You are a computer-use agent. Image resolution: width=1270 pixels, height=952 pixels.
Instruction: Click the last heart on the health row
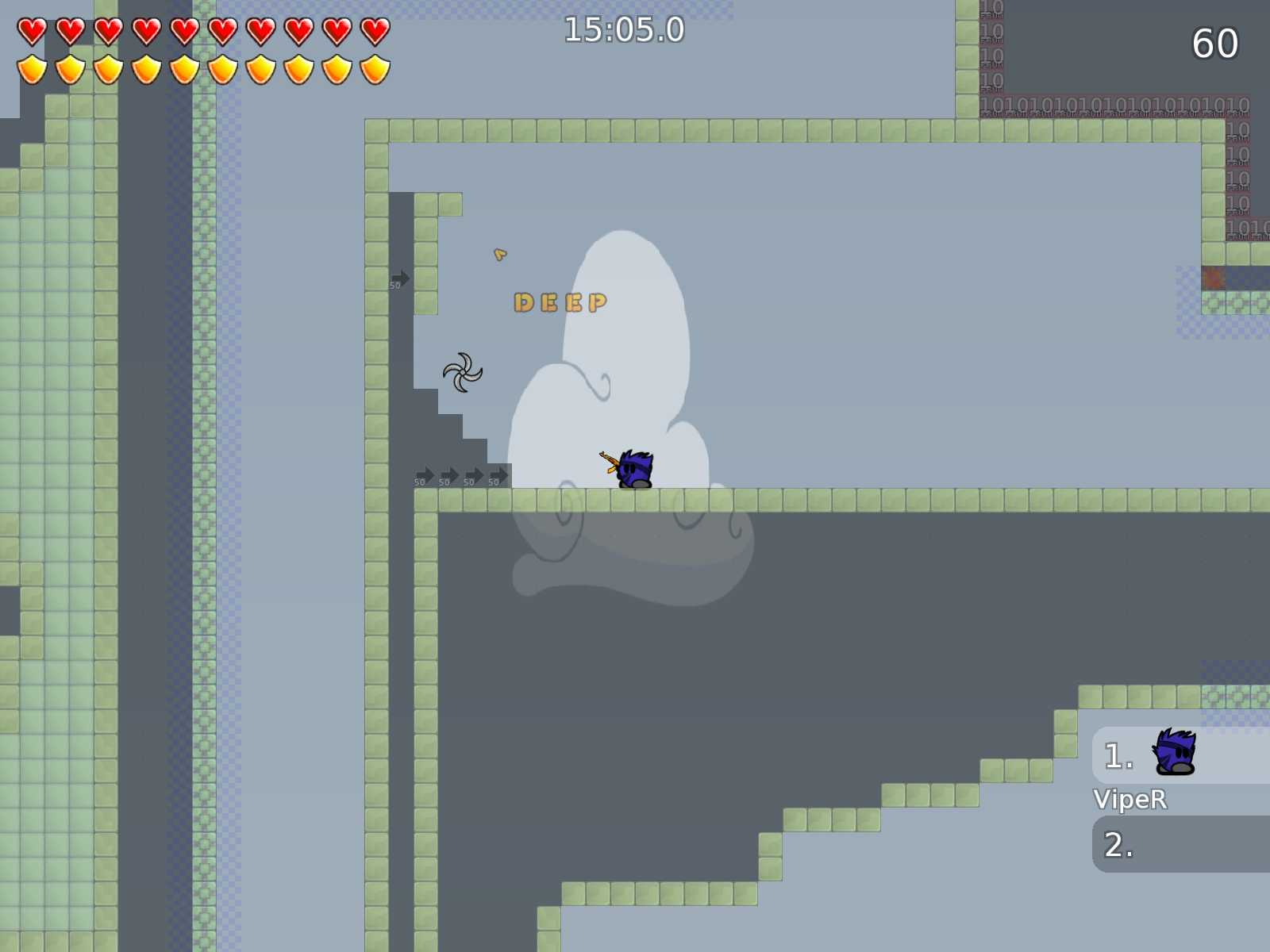pyautogui.click(x=373, y=32)
